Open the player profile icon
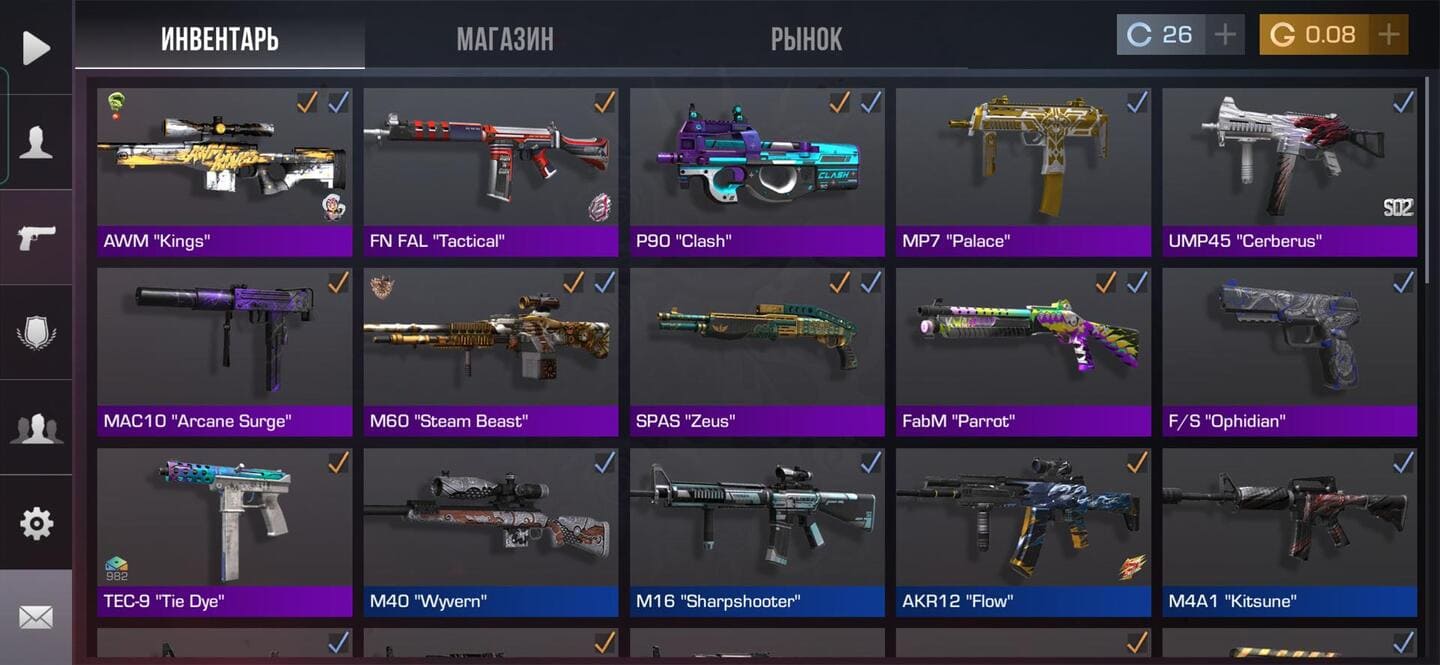Screen dimensions: 1440x665 coord(36,142)
